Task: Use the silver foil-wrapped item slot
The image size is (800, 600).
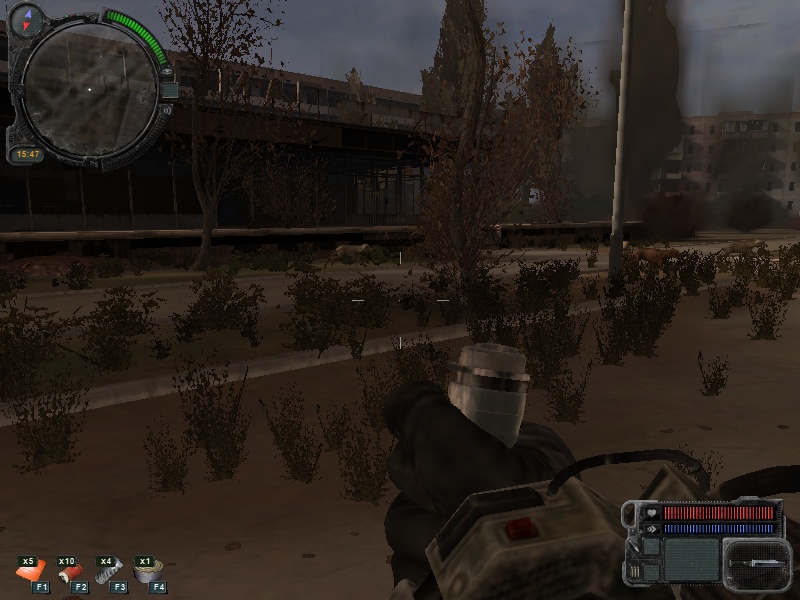Action: point(110,572)
